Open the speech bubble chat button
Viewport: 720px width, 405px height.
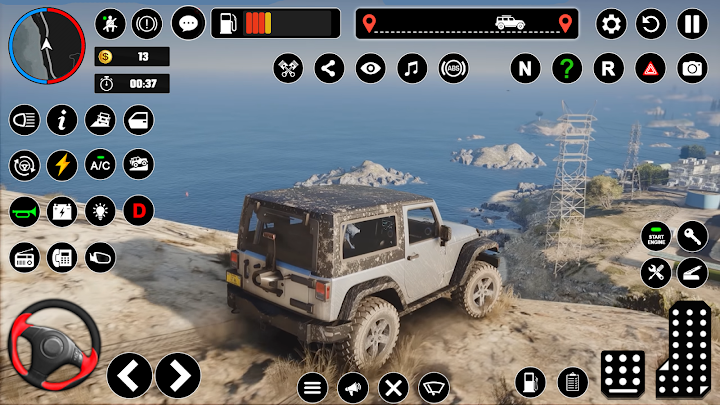[187, 21]
